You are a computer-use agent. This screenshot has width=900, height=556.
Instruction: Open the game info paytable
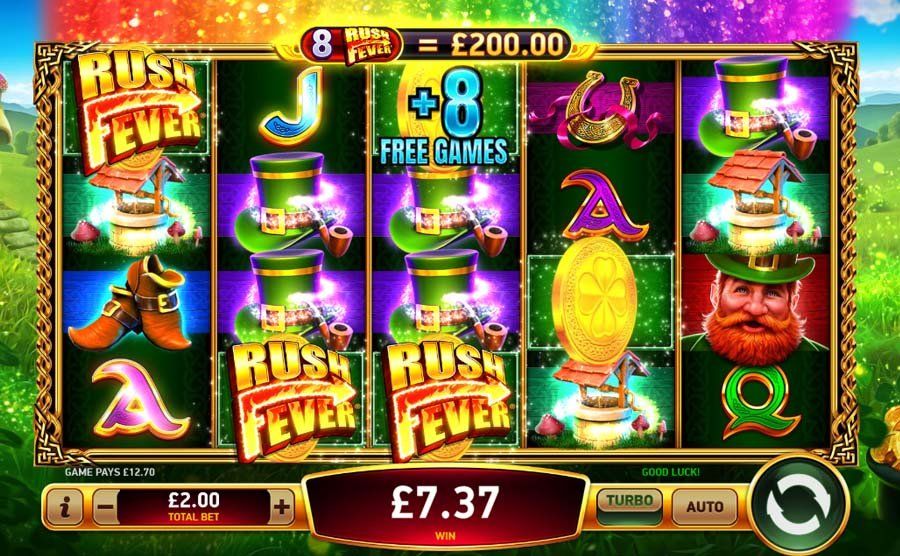pyautogui.click(x=65, y=508)
